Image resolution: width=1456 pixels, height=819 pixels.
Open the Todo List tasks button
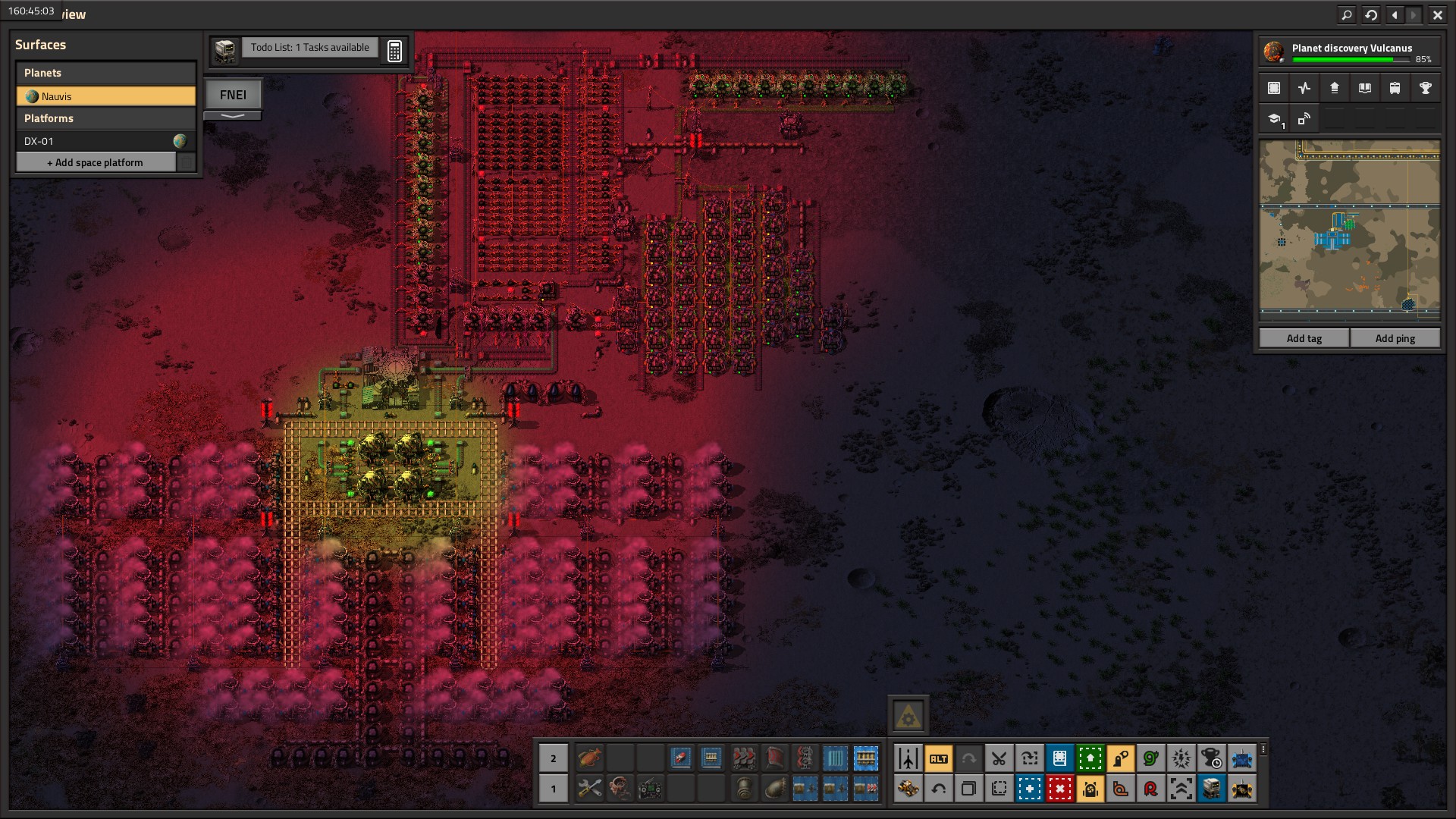[x=309, y=48]
